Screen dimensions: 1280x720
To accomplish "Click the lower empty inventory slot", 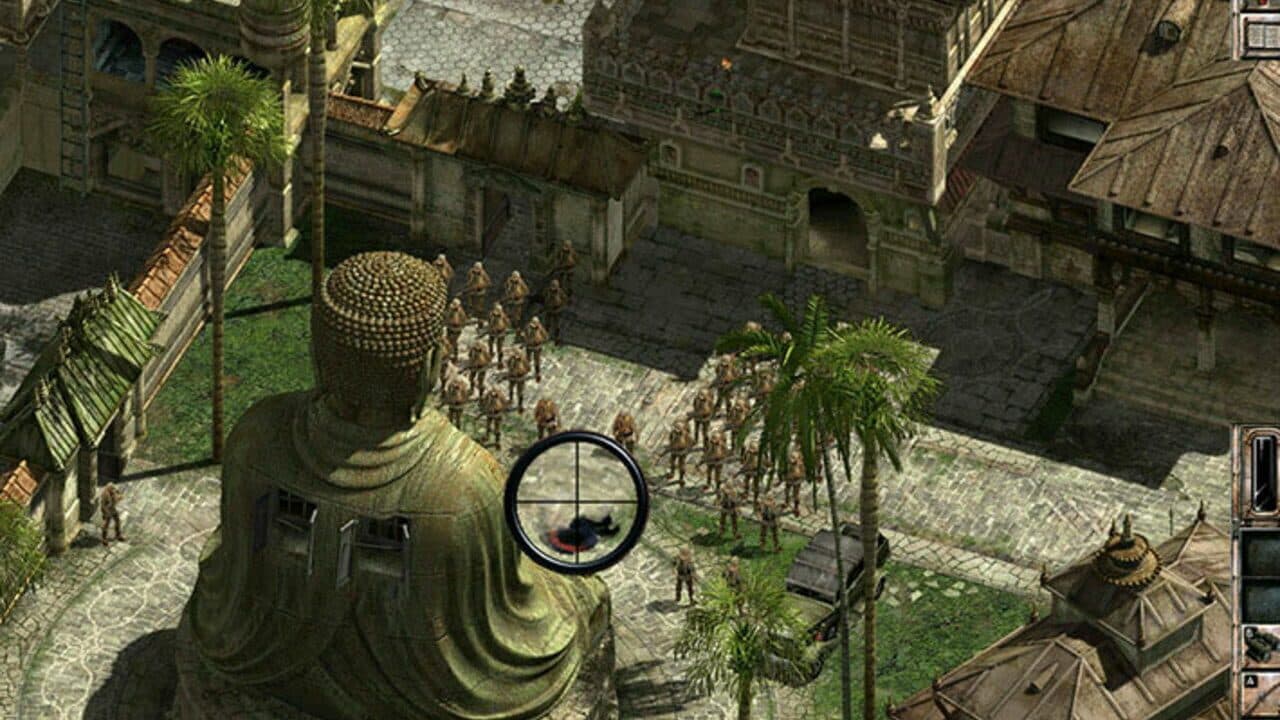I will (x=1262, y=598).
